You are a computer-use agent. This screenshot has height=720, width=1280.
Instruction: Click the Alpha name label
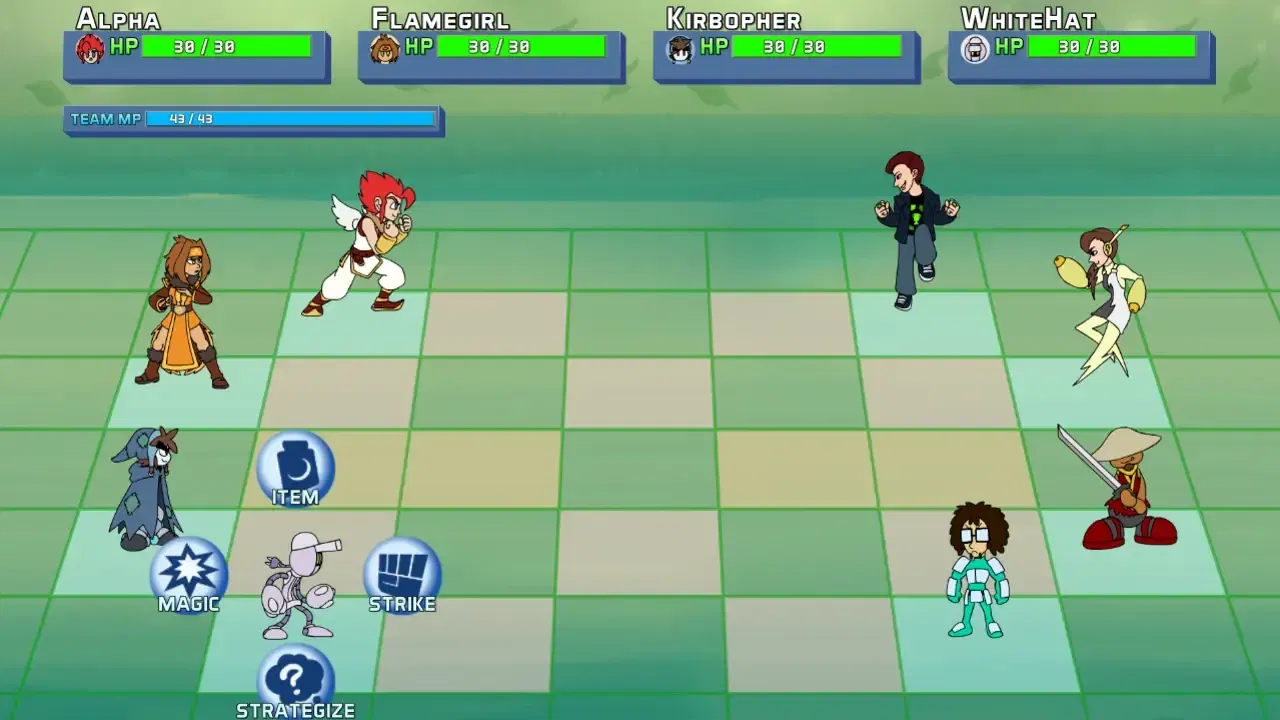click(x=117, y=18)
